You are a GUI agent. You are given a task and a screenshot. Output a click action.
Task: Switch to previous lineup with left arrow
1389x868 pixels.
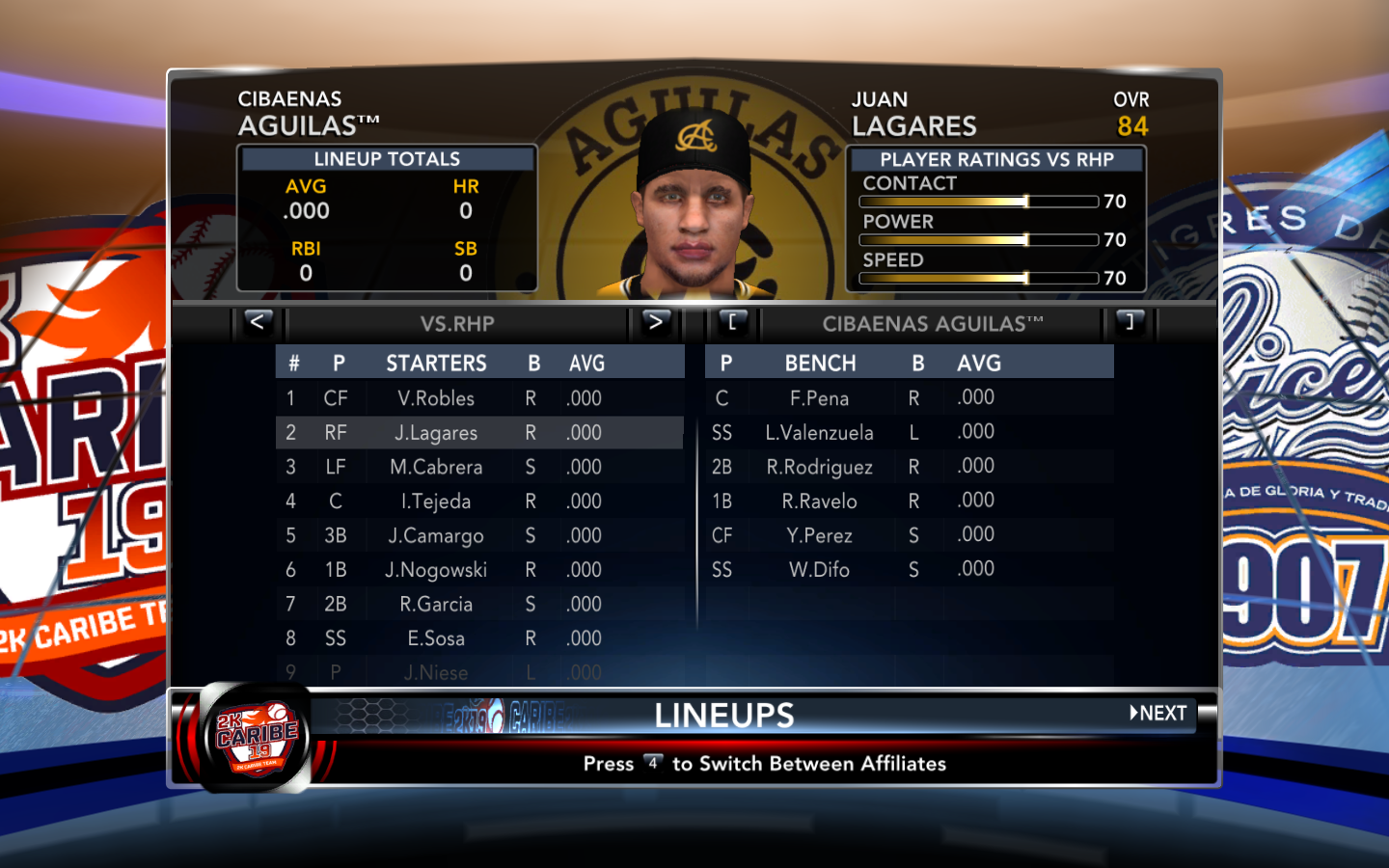click(x=257, y=322)
